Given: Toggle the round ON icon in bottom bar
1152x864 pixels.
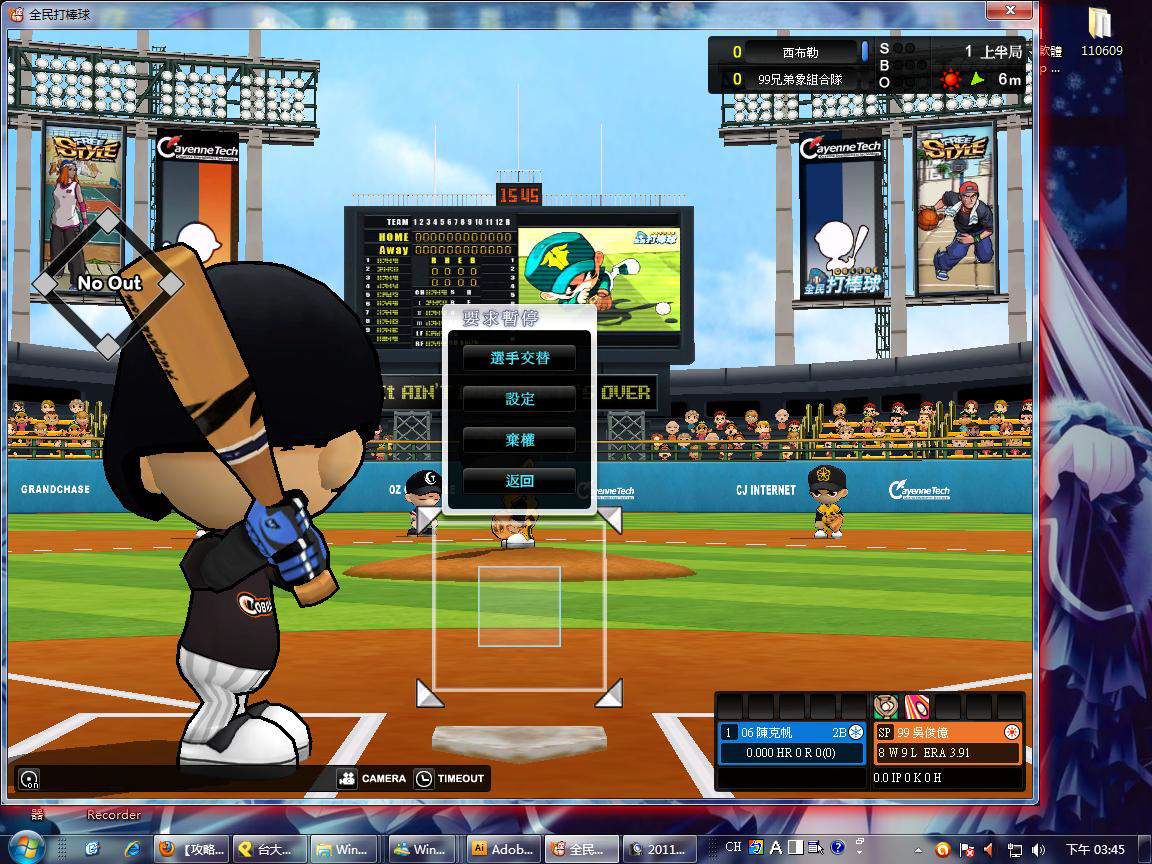Looking at the screenshot, I should click(x=30, y=779).
